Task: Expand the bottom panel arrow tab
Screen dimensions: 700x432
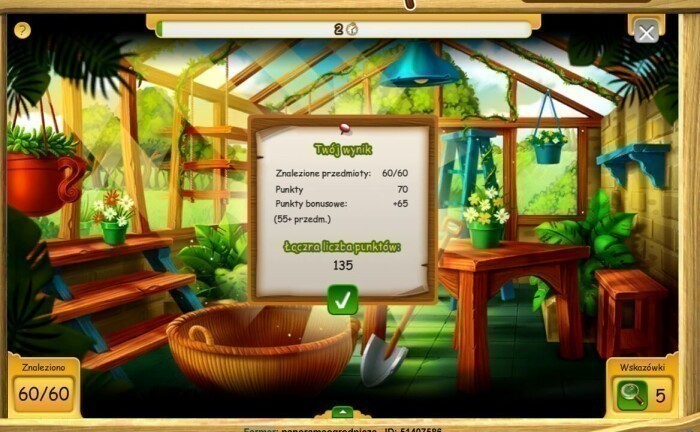Action: (x=342, y=411)
